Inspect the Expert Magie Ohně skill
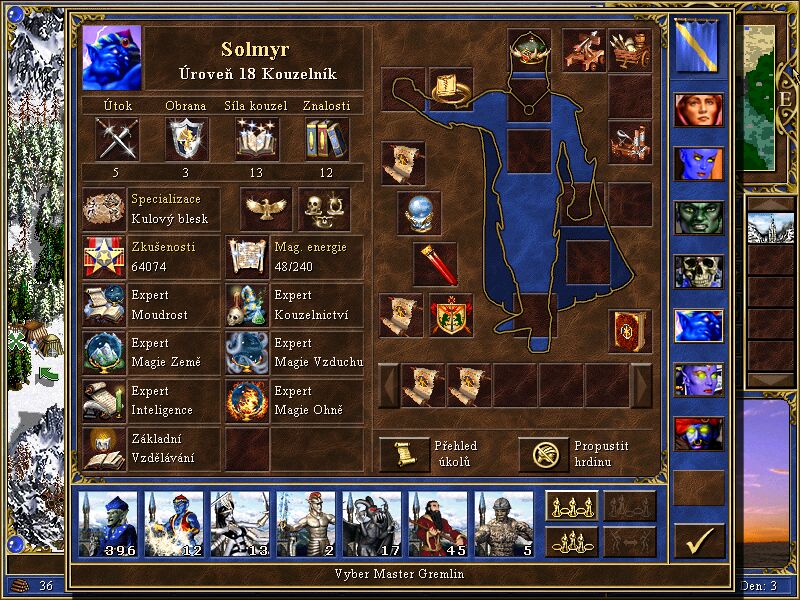 [x=247, y=401]
